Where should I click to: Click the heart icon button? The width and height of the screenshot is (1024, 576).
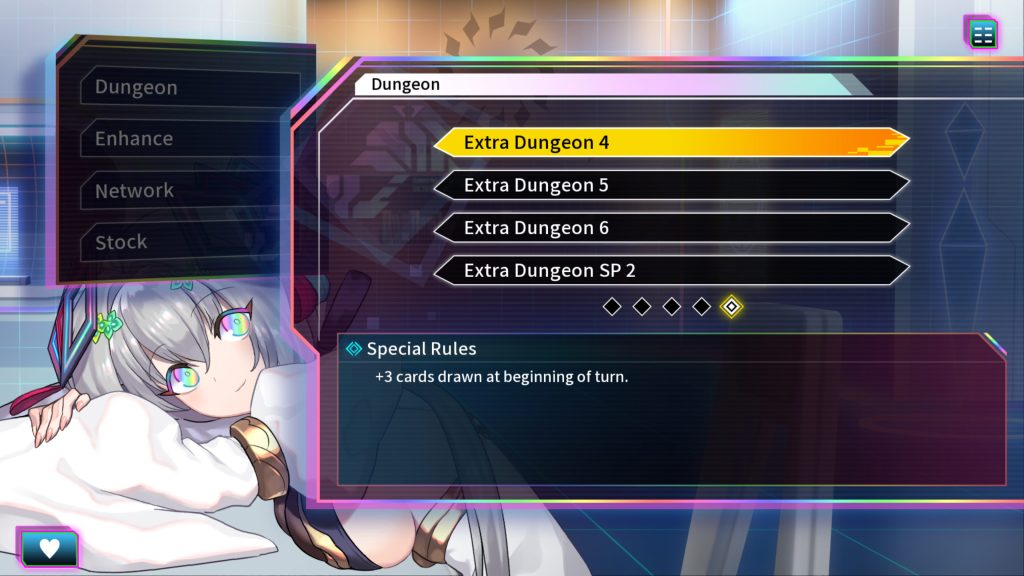click(x=47, y=548)
